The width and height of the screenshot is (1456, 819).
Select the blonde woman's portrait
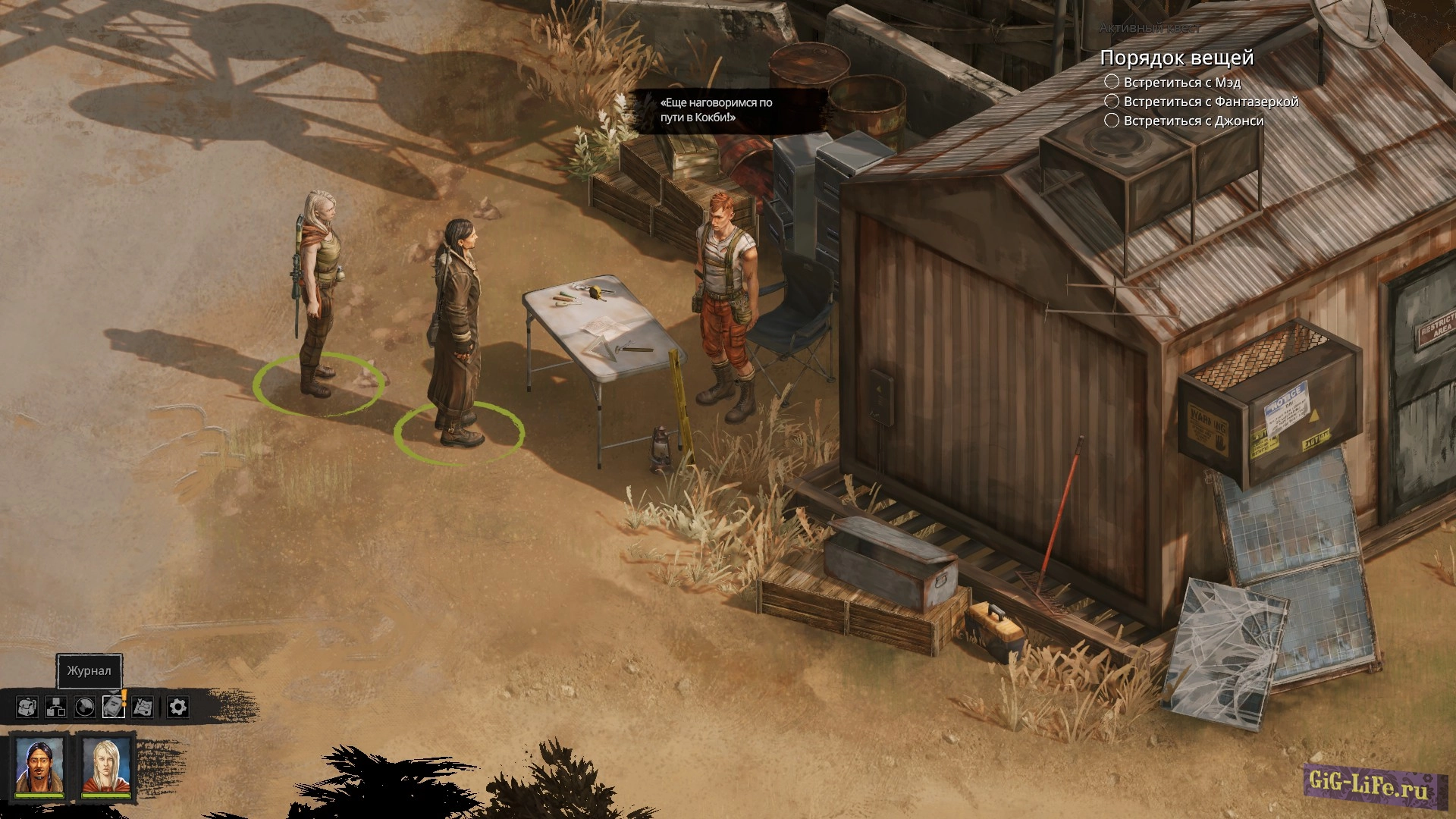coord(105,767)
